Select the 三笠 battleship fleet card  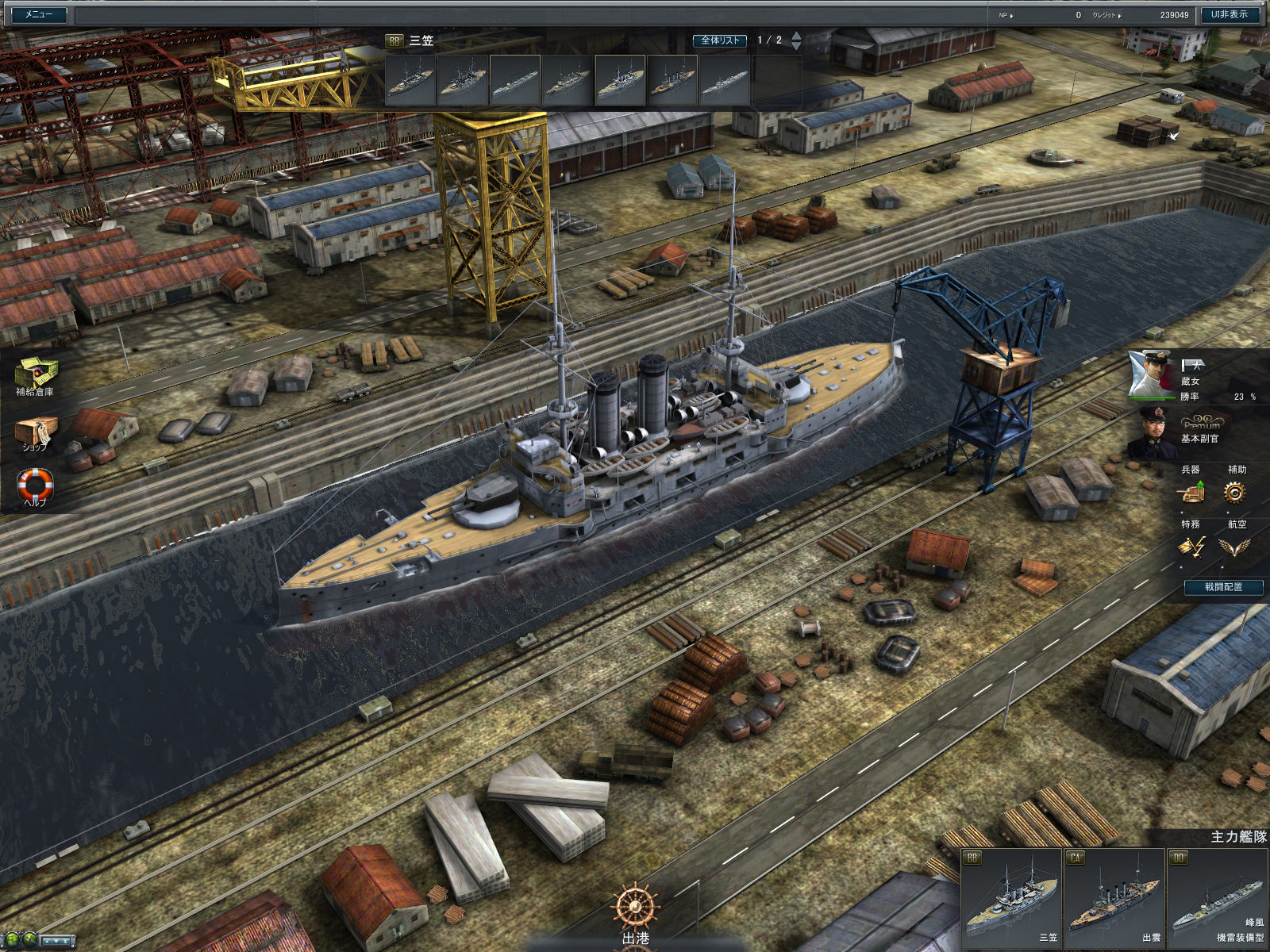1011,897
